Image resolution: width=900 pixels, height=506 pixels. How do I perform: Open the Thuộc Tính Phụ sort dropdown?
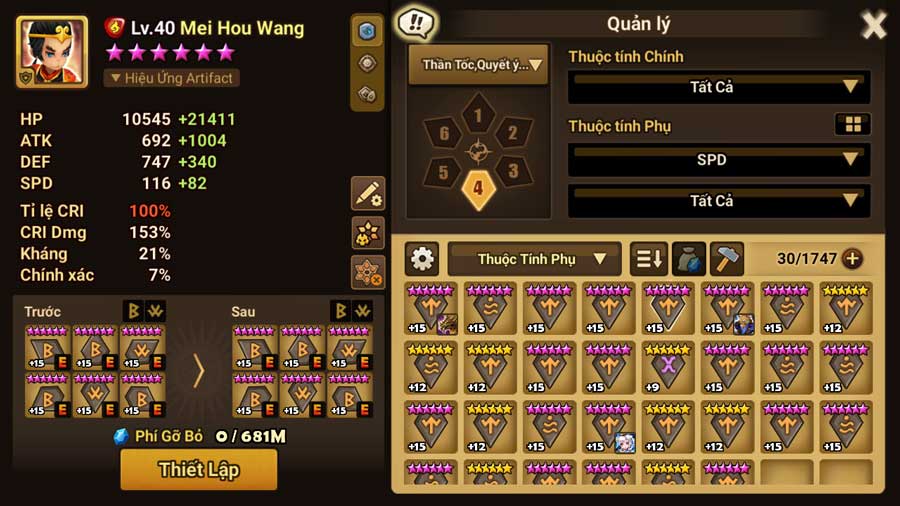[534, 259]
